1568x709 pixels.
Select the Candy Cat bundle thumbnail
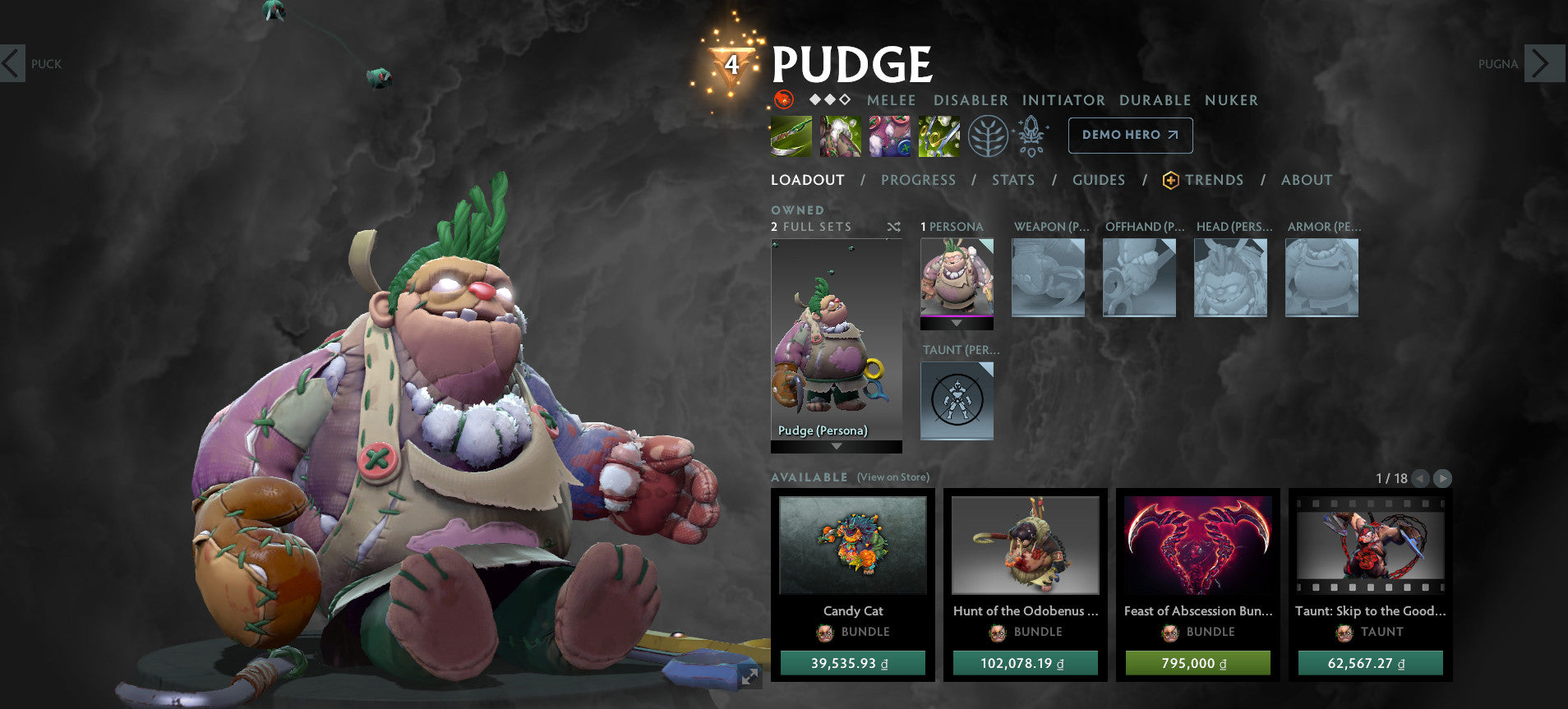[x=853, y=546]
